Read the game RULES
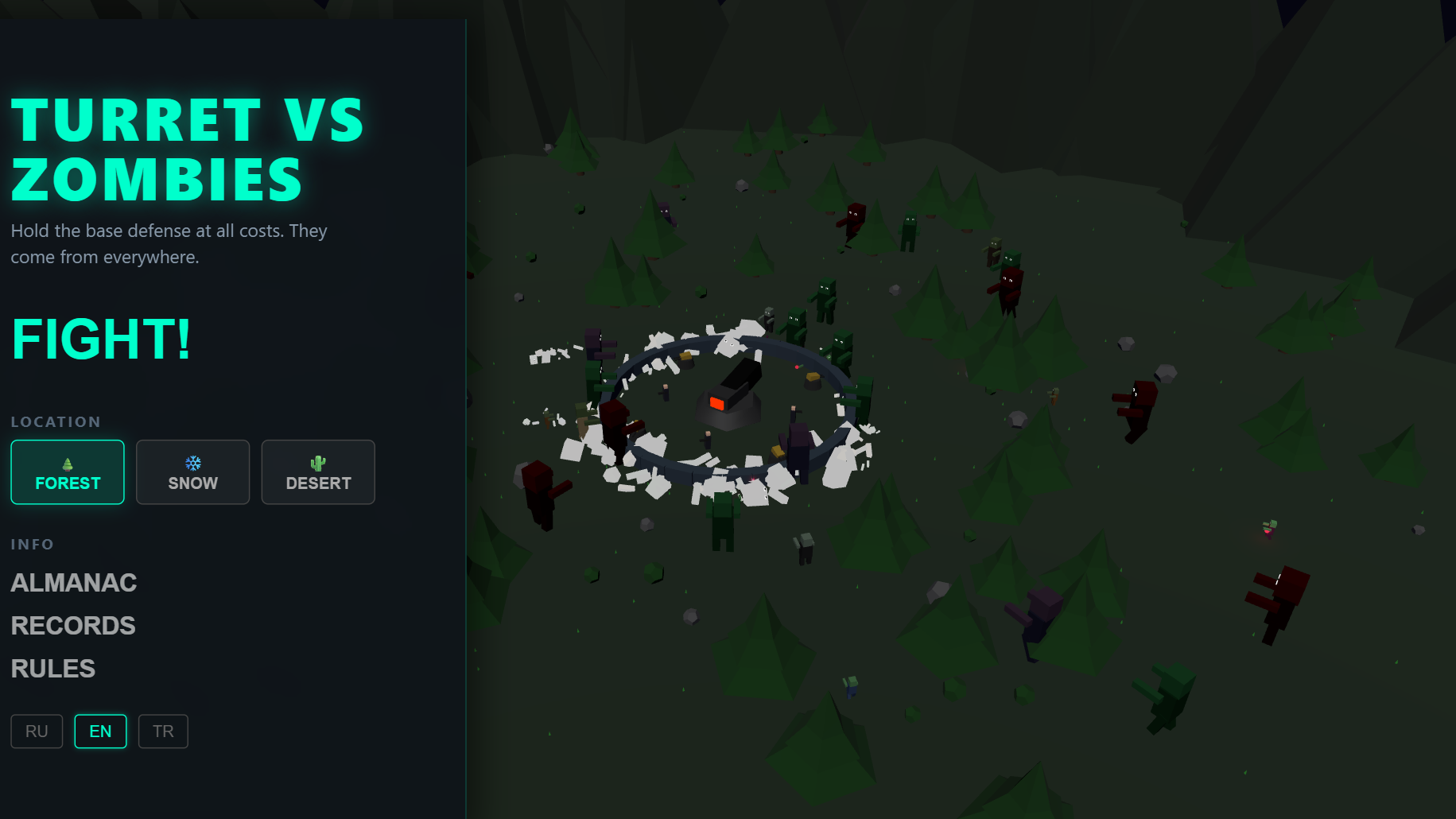1456x819 pixels. 52,668
